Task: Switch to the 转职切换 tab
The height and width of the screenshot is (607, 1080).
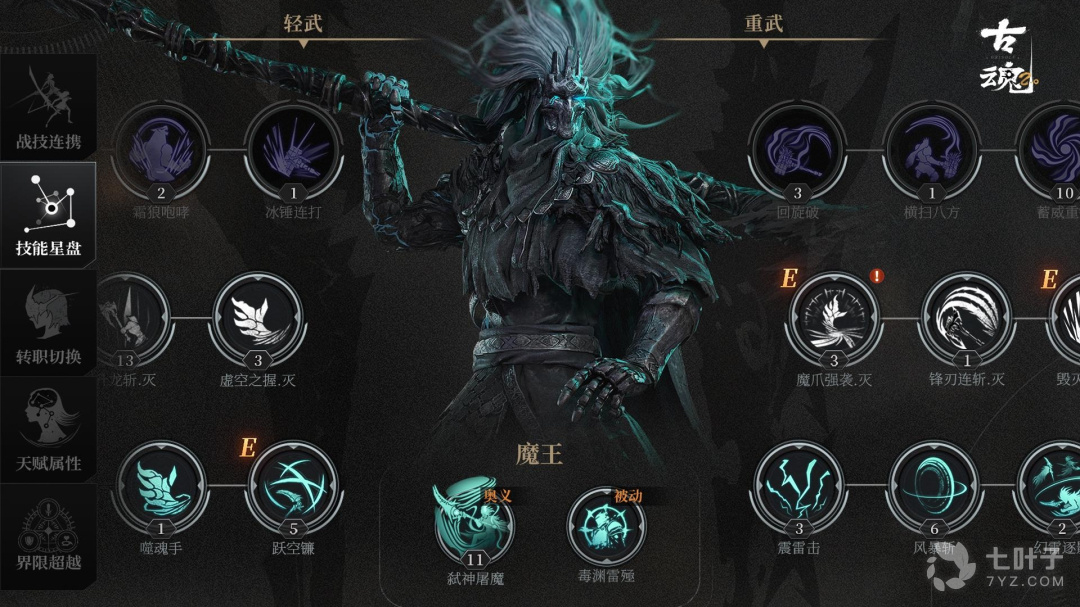Action: [48, 323]
